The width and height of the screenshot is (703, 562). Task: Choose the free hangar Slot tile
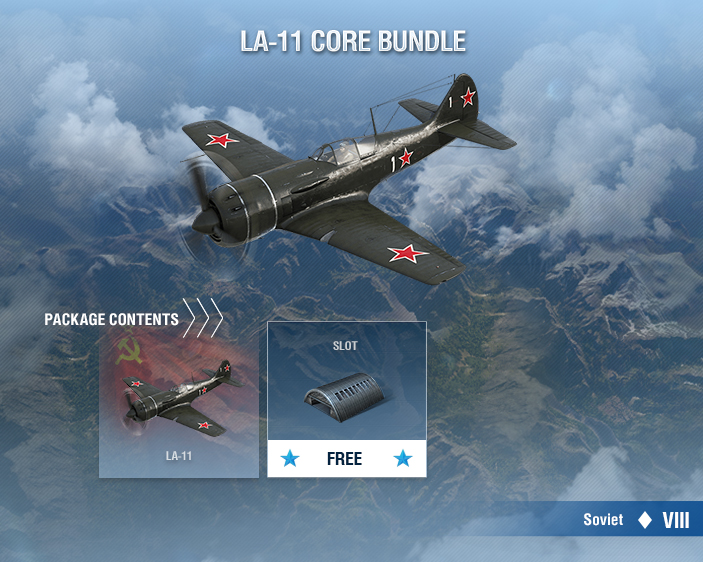346,399
